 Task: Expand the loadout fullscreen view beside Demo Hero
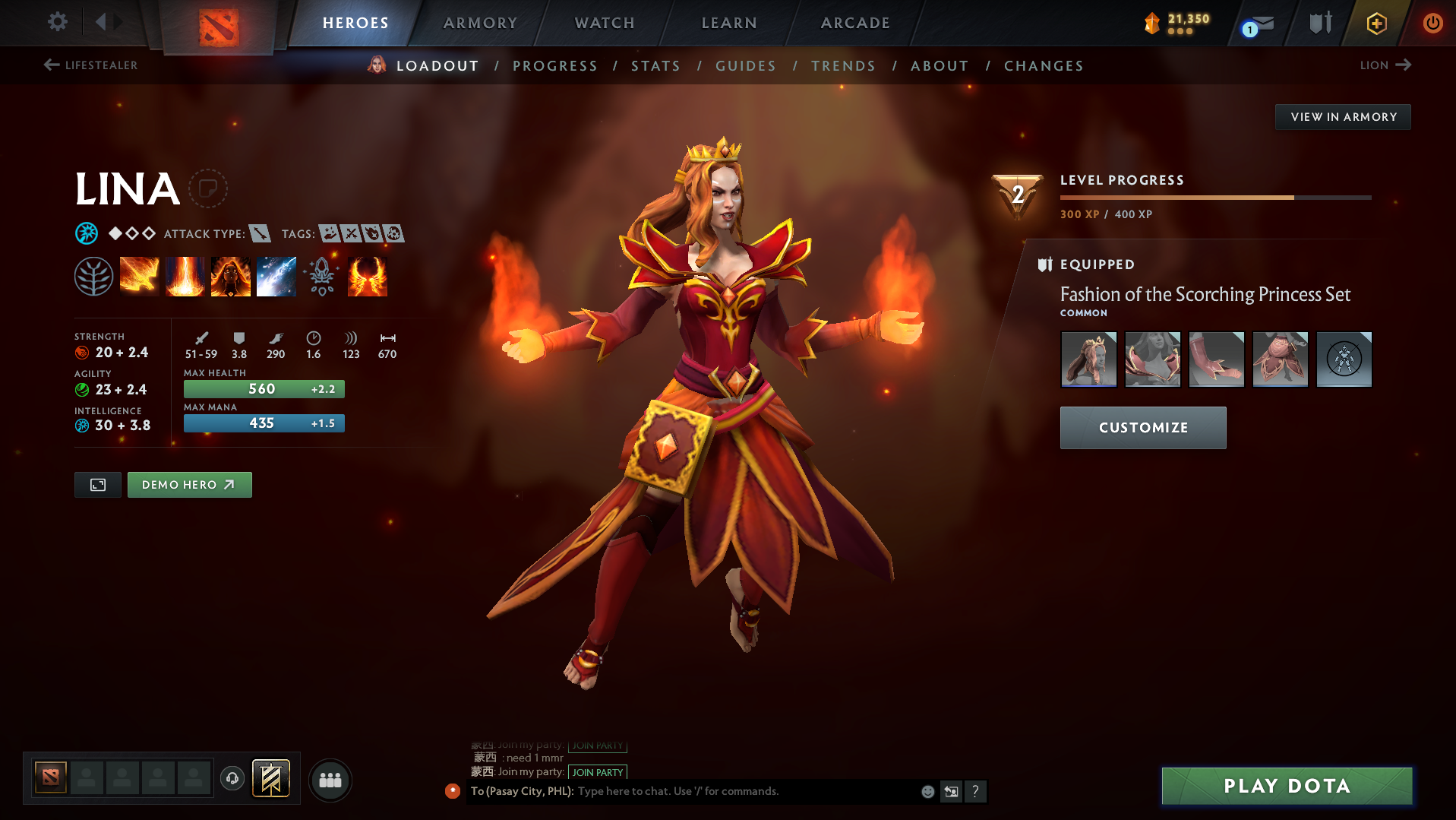coord(97,484)
